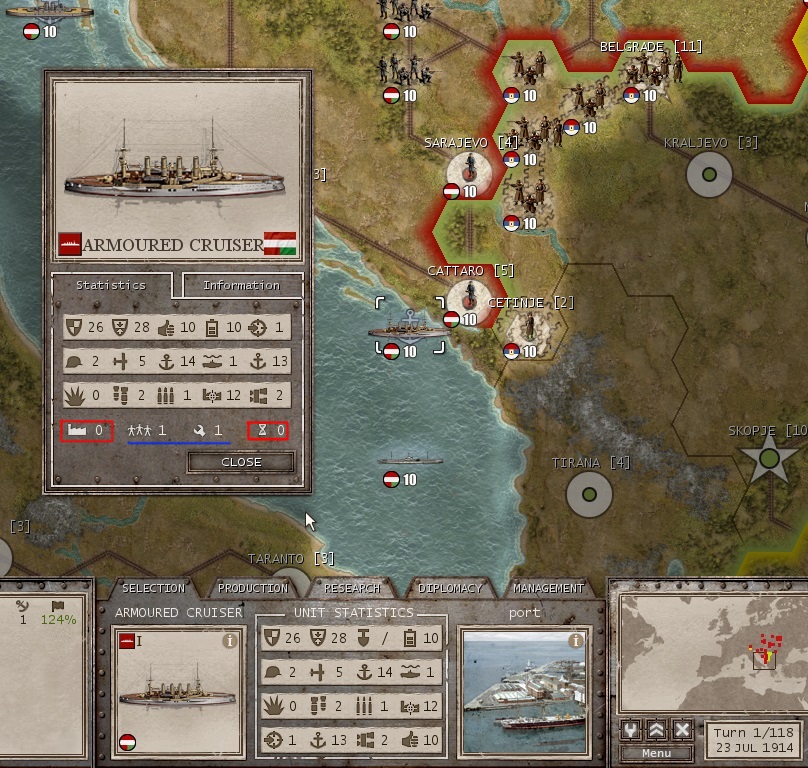
Task: Show the Statistics tab
Action: coord(111,285)
